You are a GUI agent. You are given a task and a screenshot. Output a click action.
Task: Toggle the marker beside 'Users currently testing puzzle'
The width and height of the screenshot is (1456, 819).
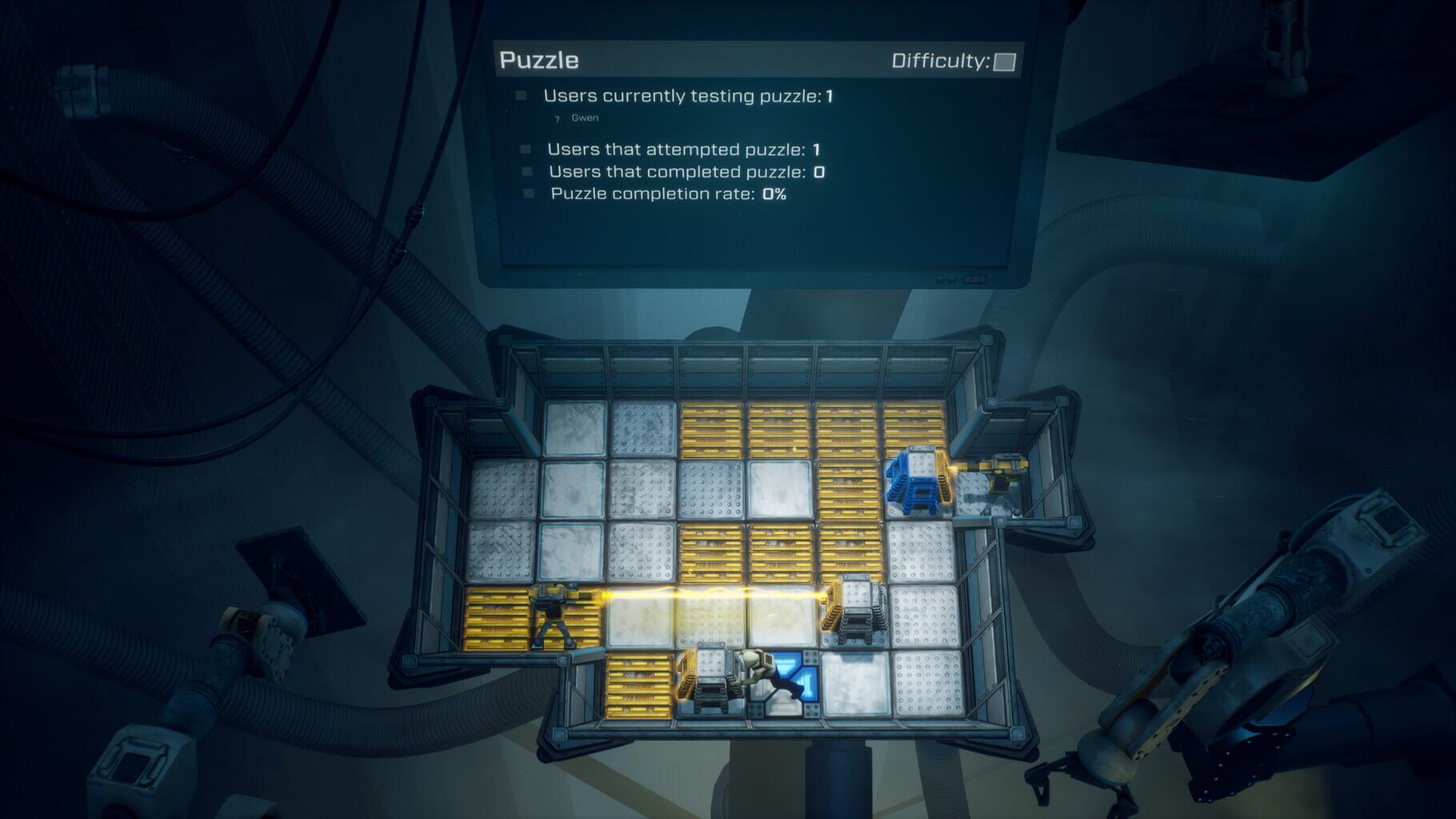point(522,95)
